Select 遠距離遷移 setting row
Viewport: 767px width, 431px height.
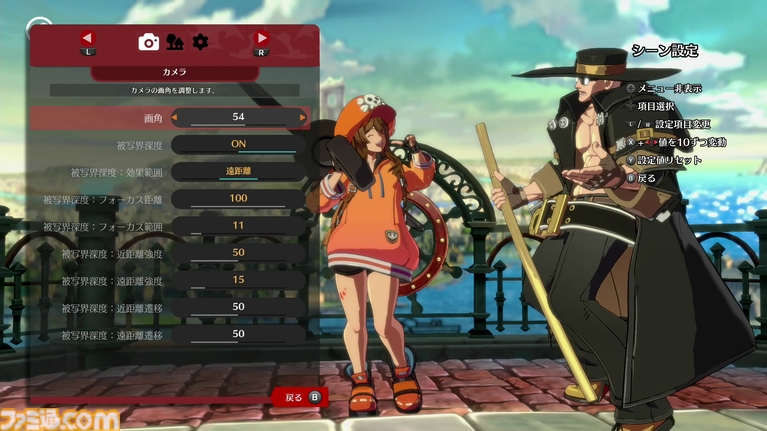click(x=170, y=334)
